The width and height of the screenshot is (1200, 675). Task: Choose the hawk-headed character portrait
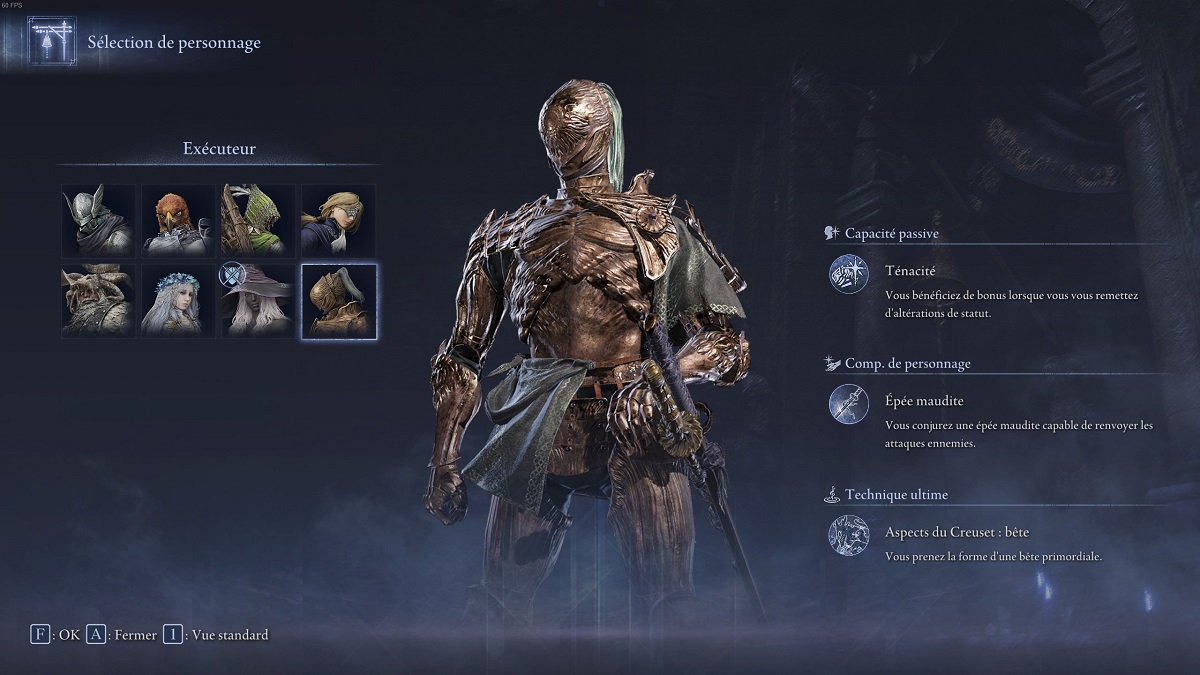pos(178,221)
